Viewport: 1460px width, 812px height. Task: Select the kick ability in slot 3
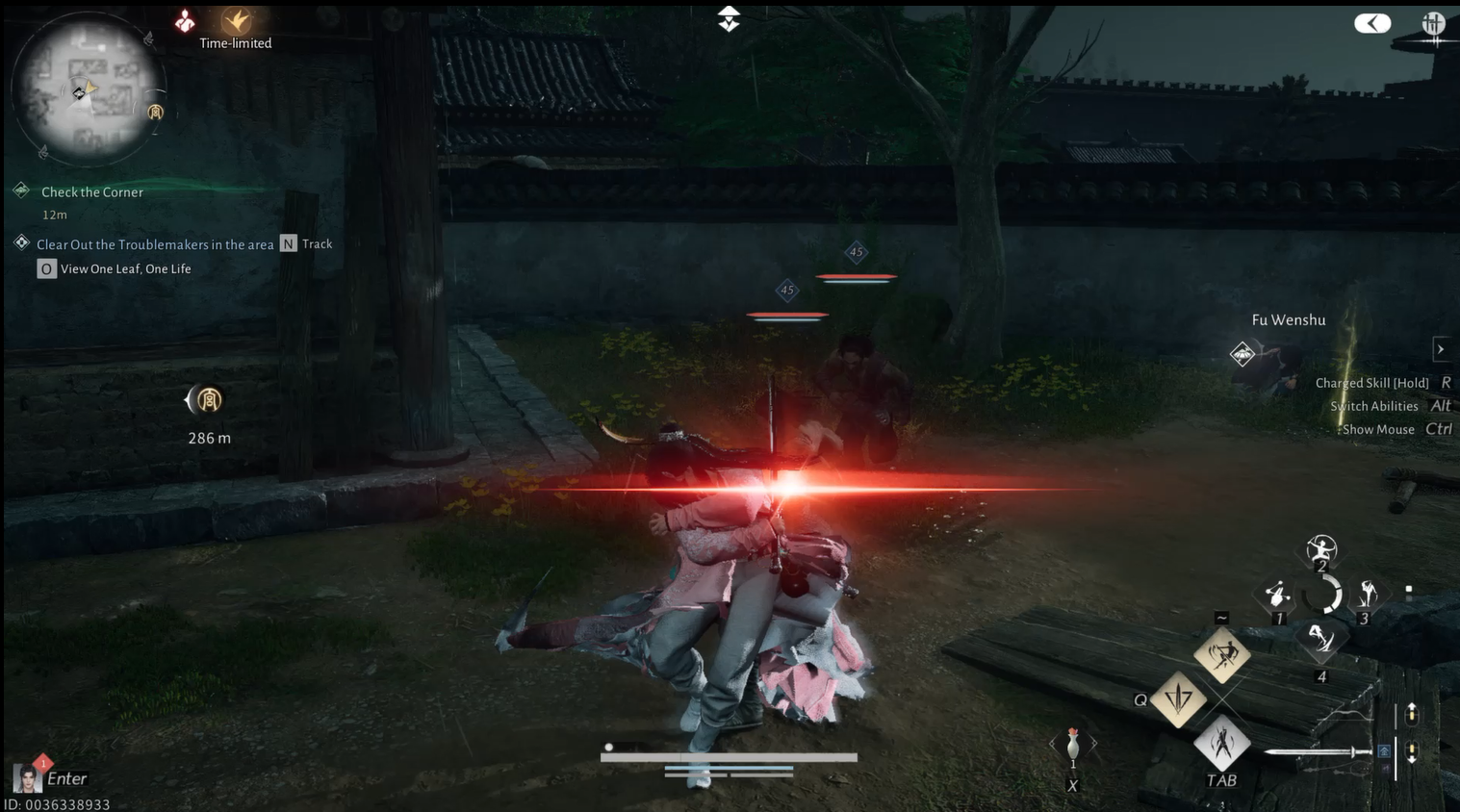click(1367, 594)
